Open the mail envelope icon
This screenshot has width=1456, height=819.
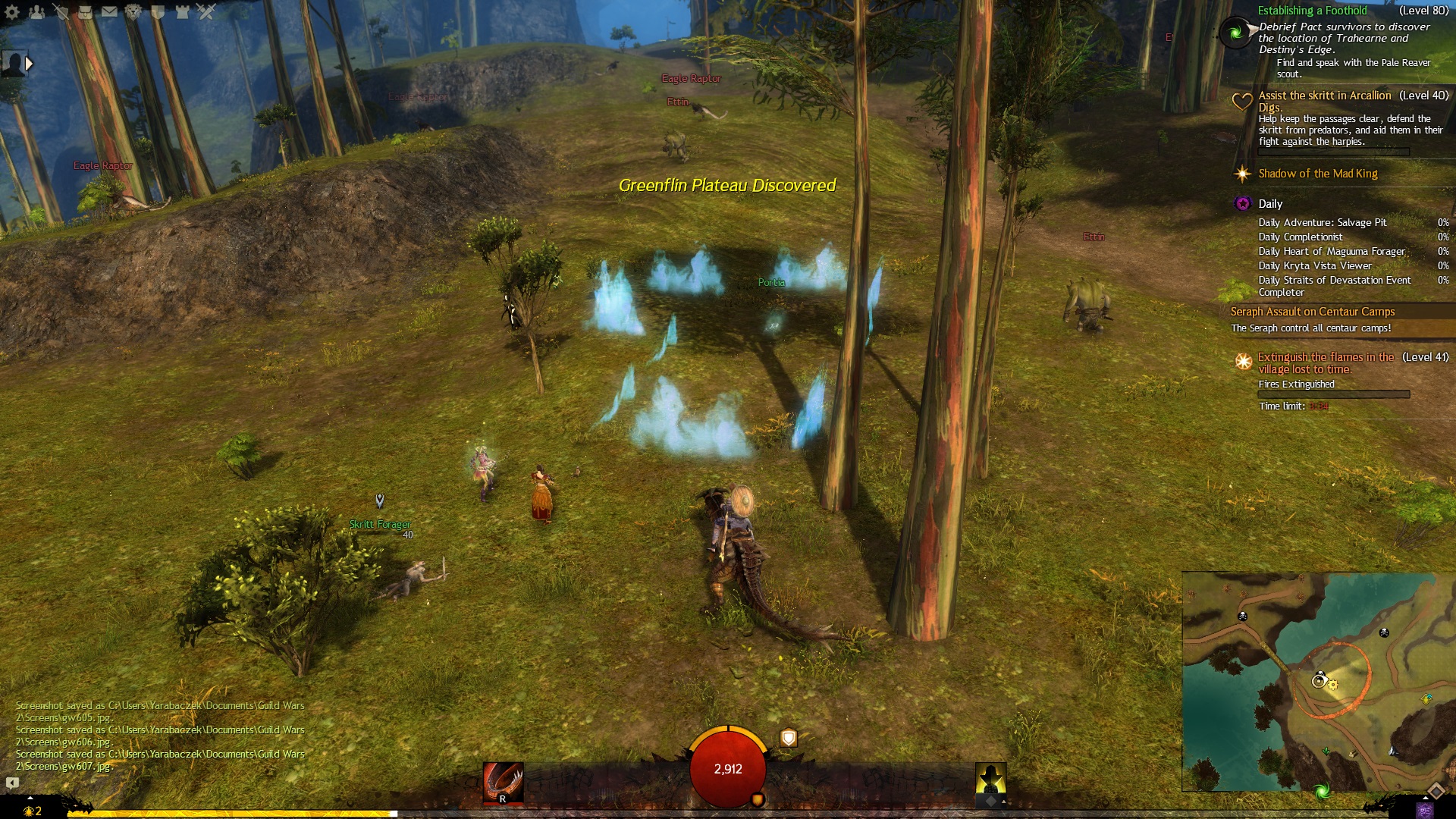point(109,11)
